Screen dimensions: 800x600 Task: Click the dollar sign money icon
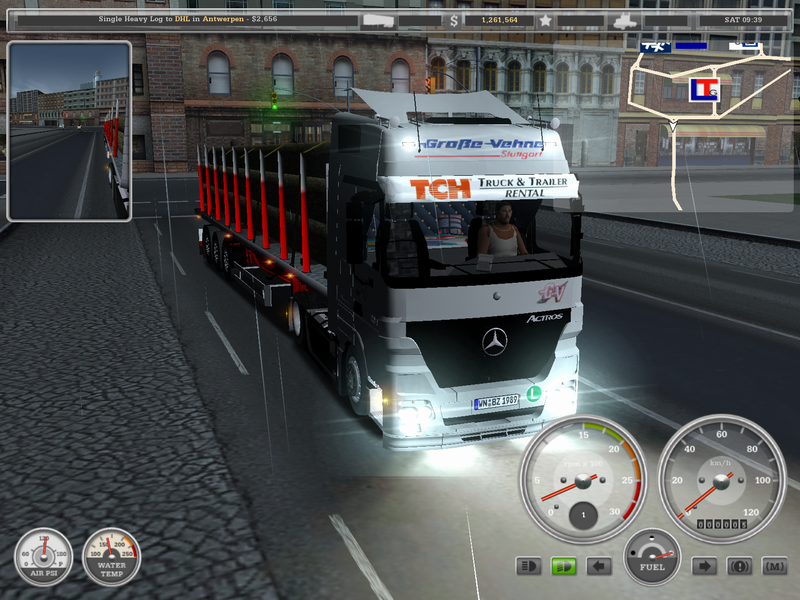(x=455, y=19)
